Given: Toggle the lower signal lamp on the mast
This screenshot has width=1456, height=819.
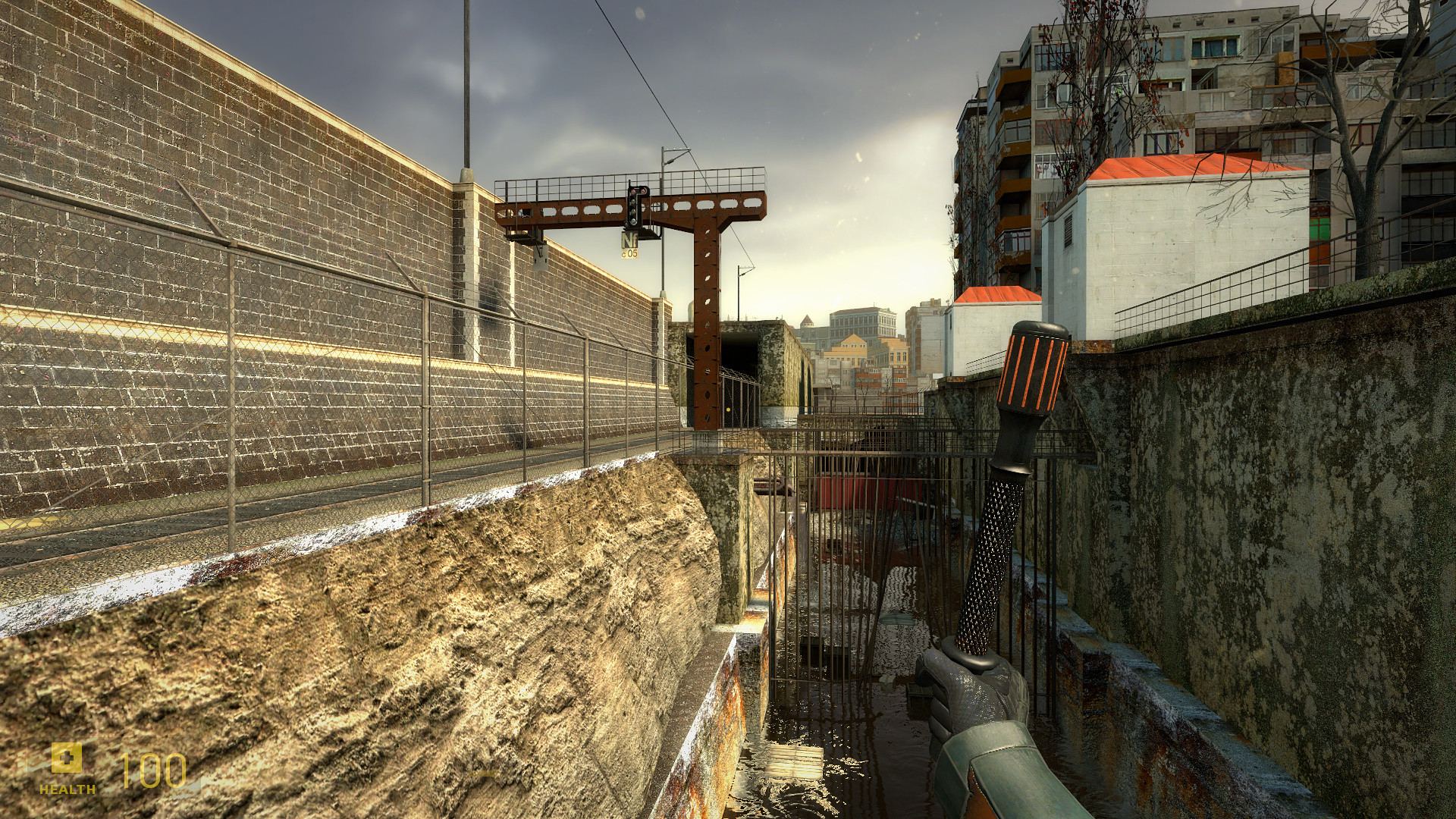Looking at the screenshot, I should pos(633,221).
